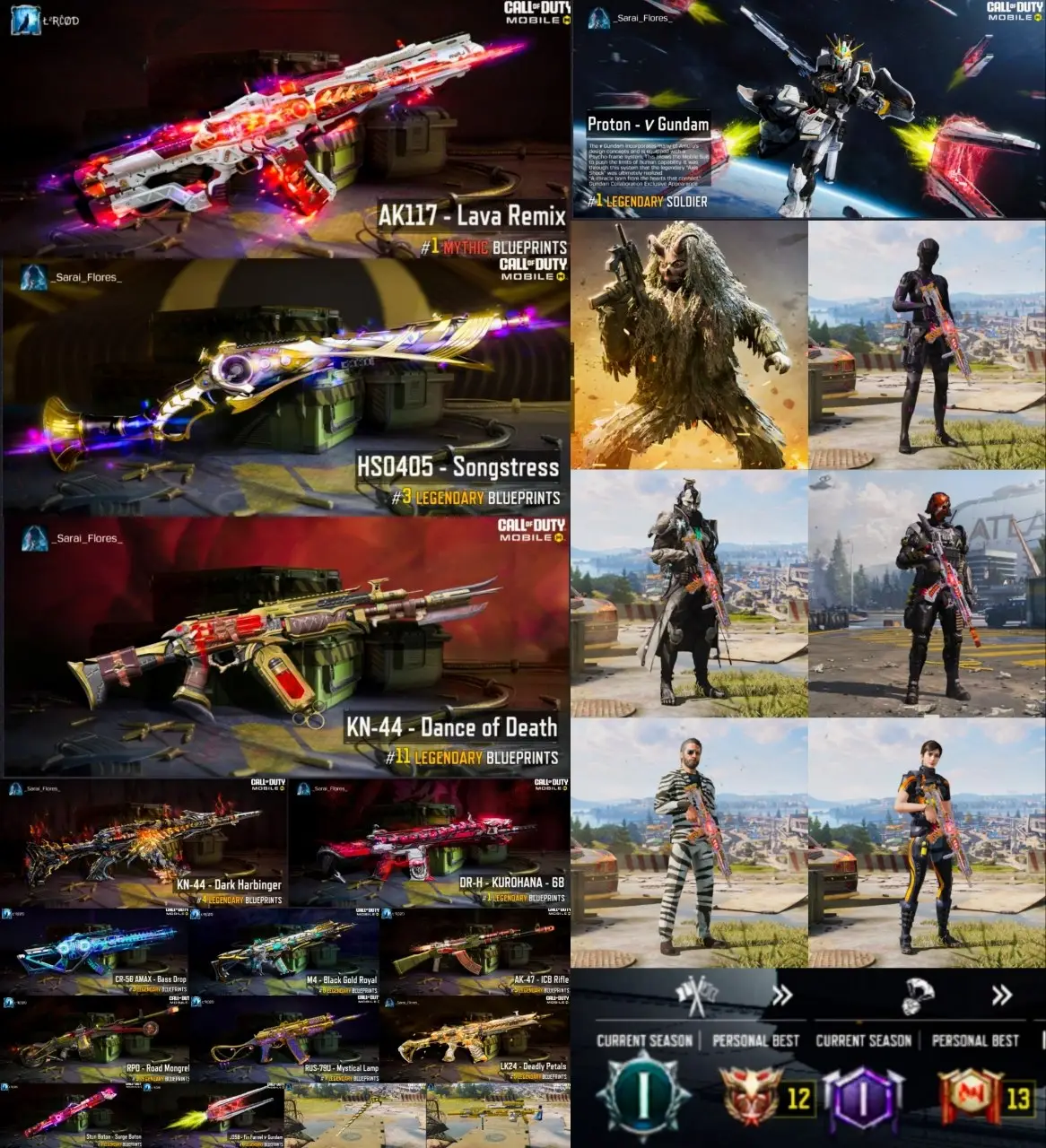
Task: Select the KN-44 Dark Harbinger thumbnail
Action: tap(144, 843)
